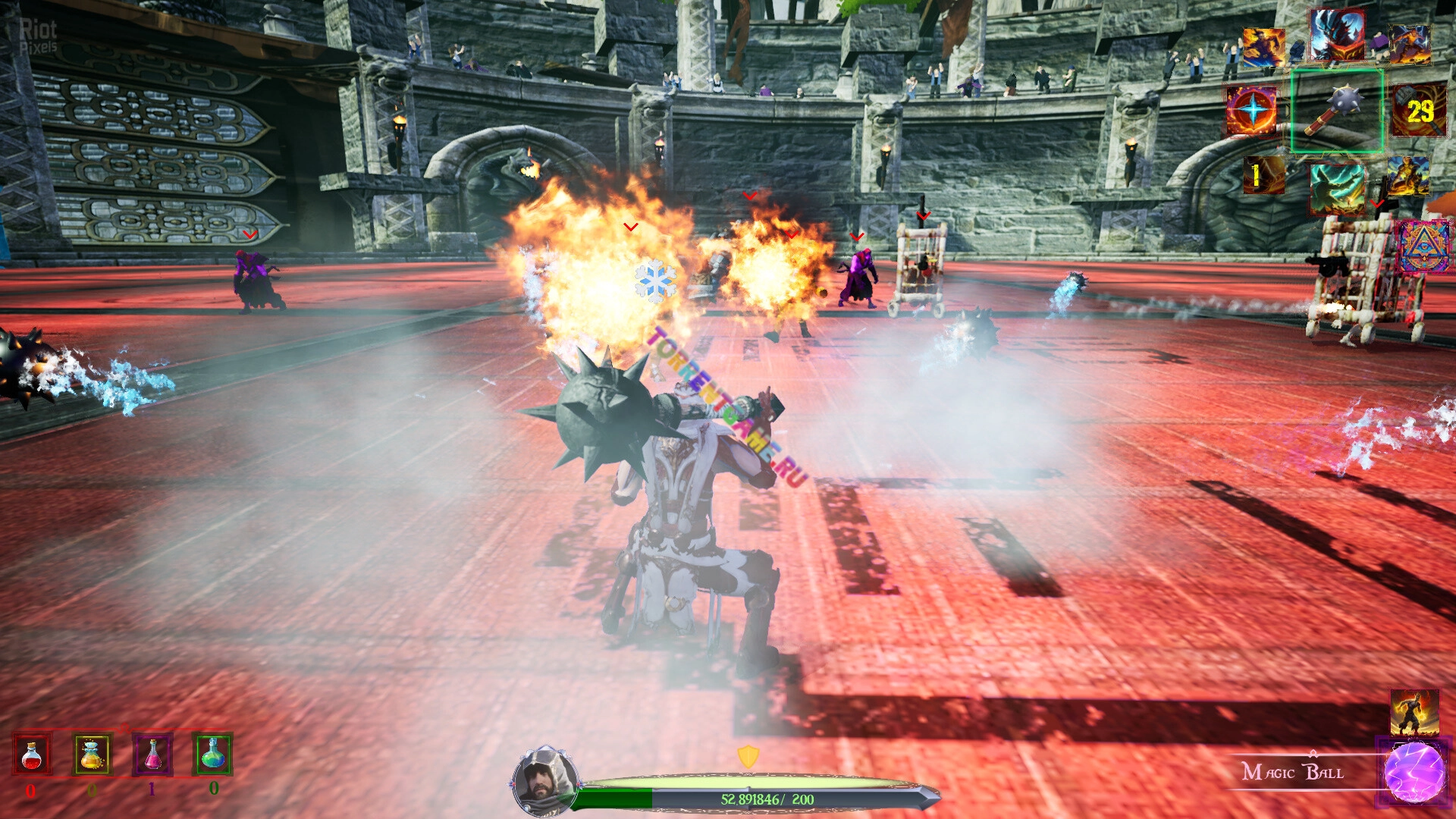The height and width of the screenshot is (819, 1456).
Task: Use the yellow potion slot
Action: point(92,755)
